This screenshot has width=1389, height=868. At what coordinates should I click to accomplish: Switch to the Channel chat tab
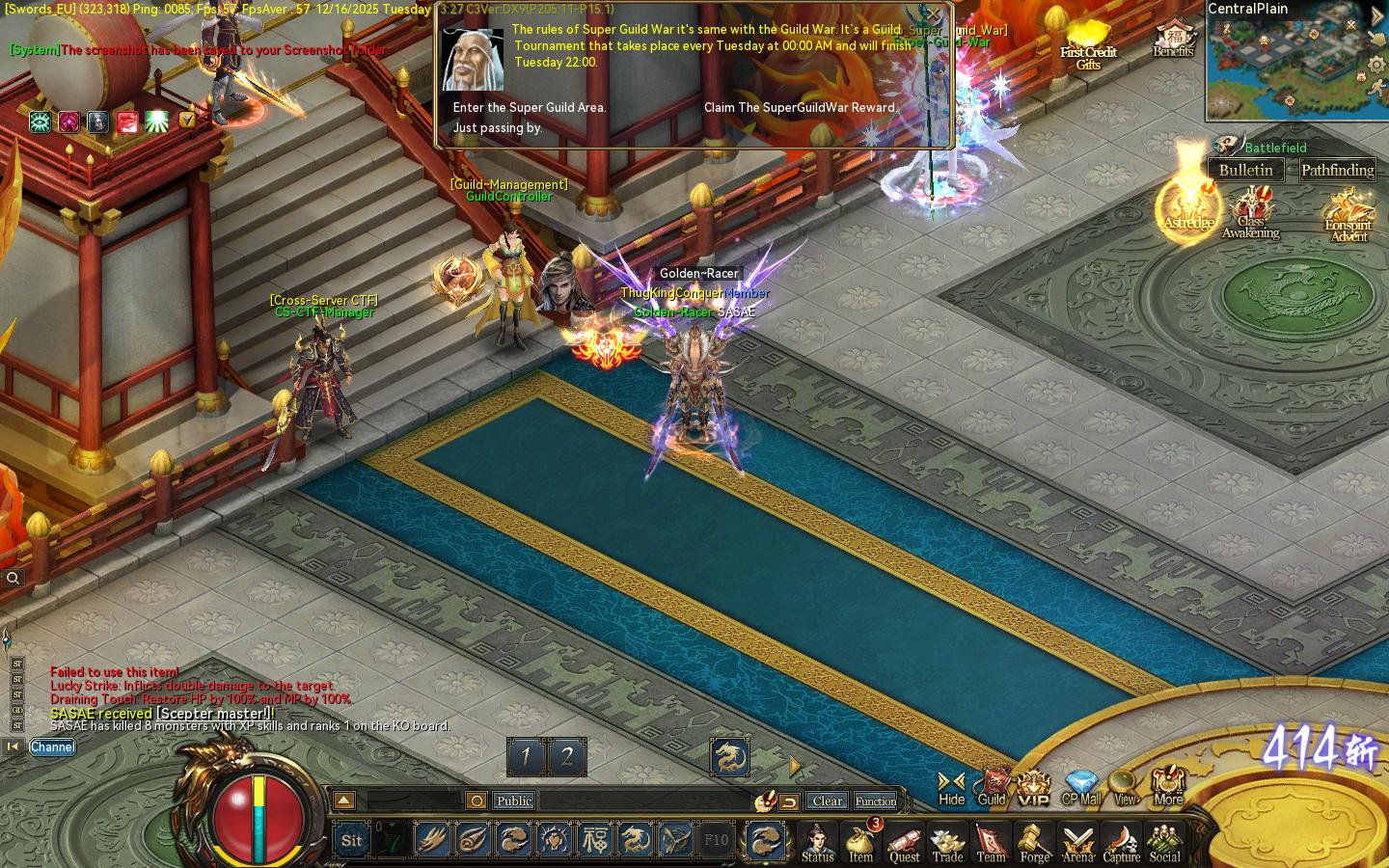[52, 746]
